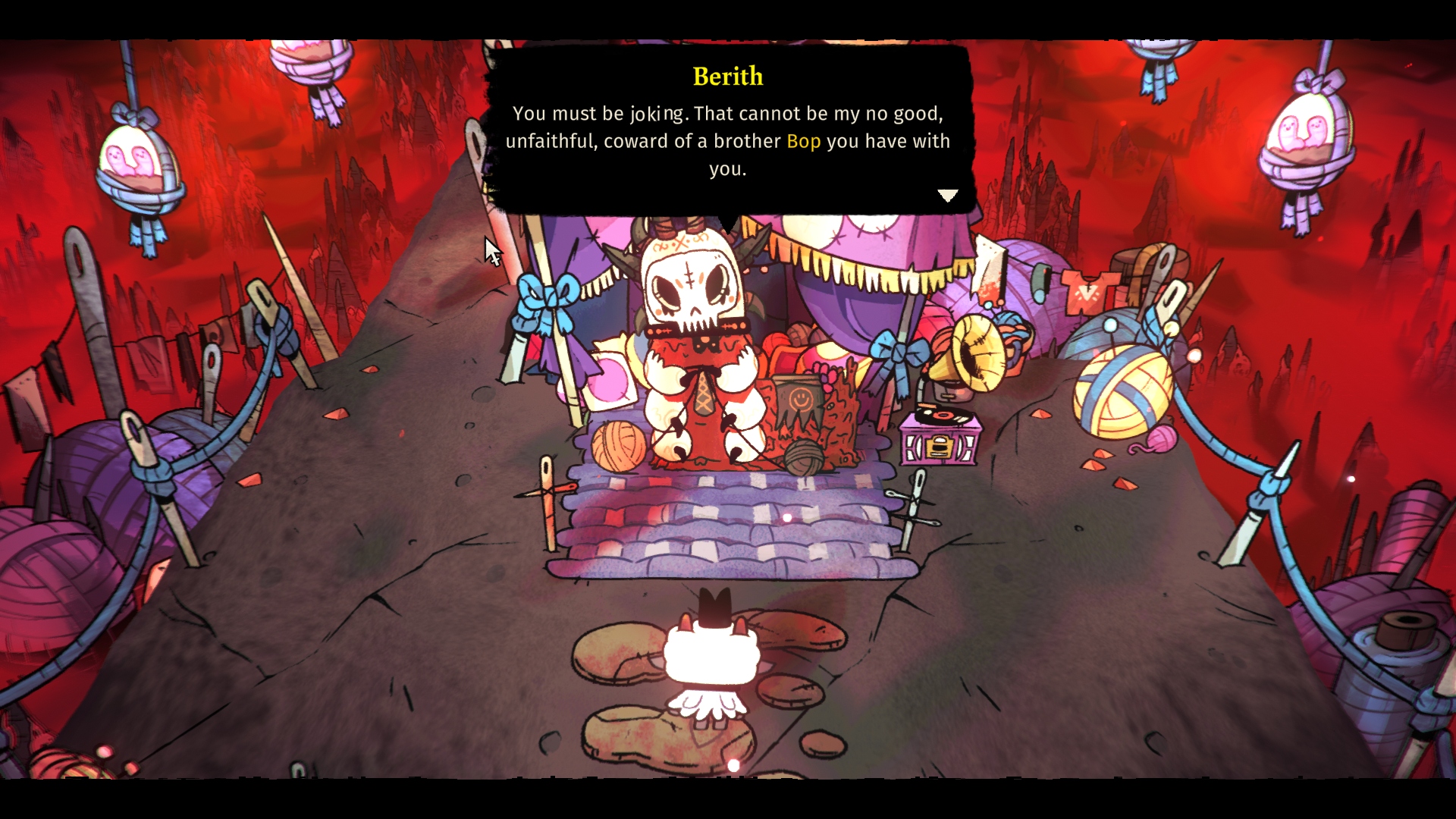Advance dialogue with the white arrow
The image size is (1456, 819).
coord(947,196)
